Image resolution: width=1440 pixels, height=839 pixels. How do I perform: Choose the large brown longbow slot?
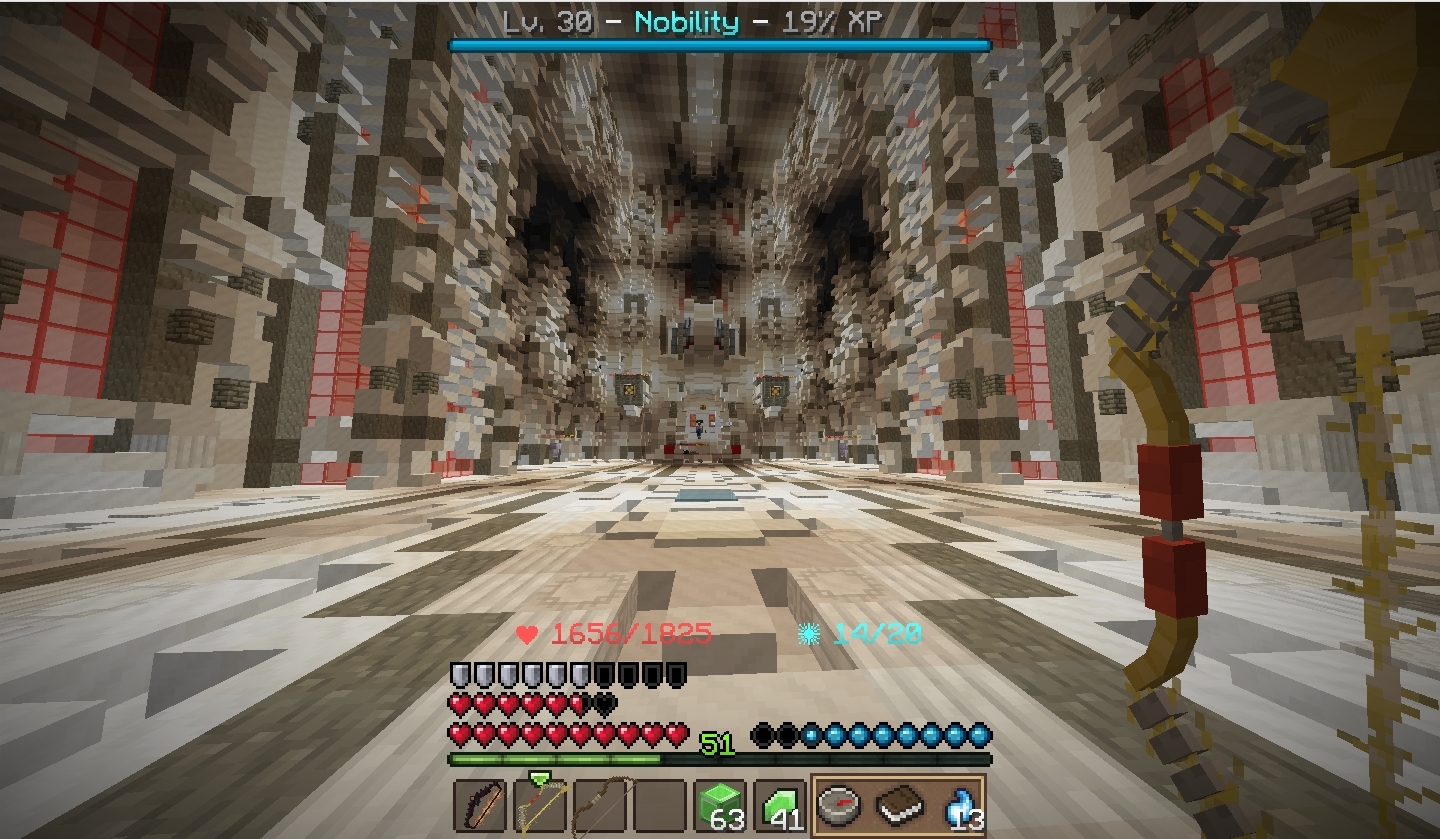[599, 805]
